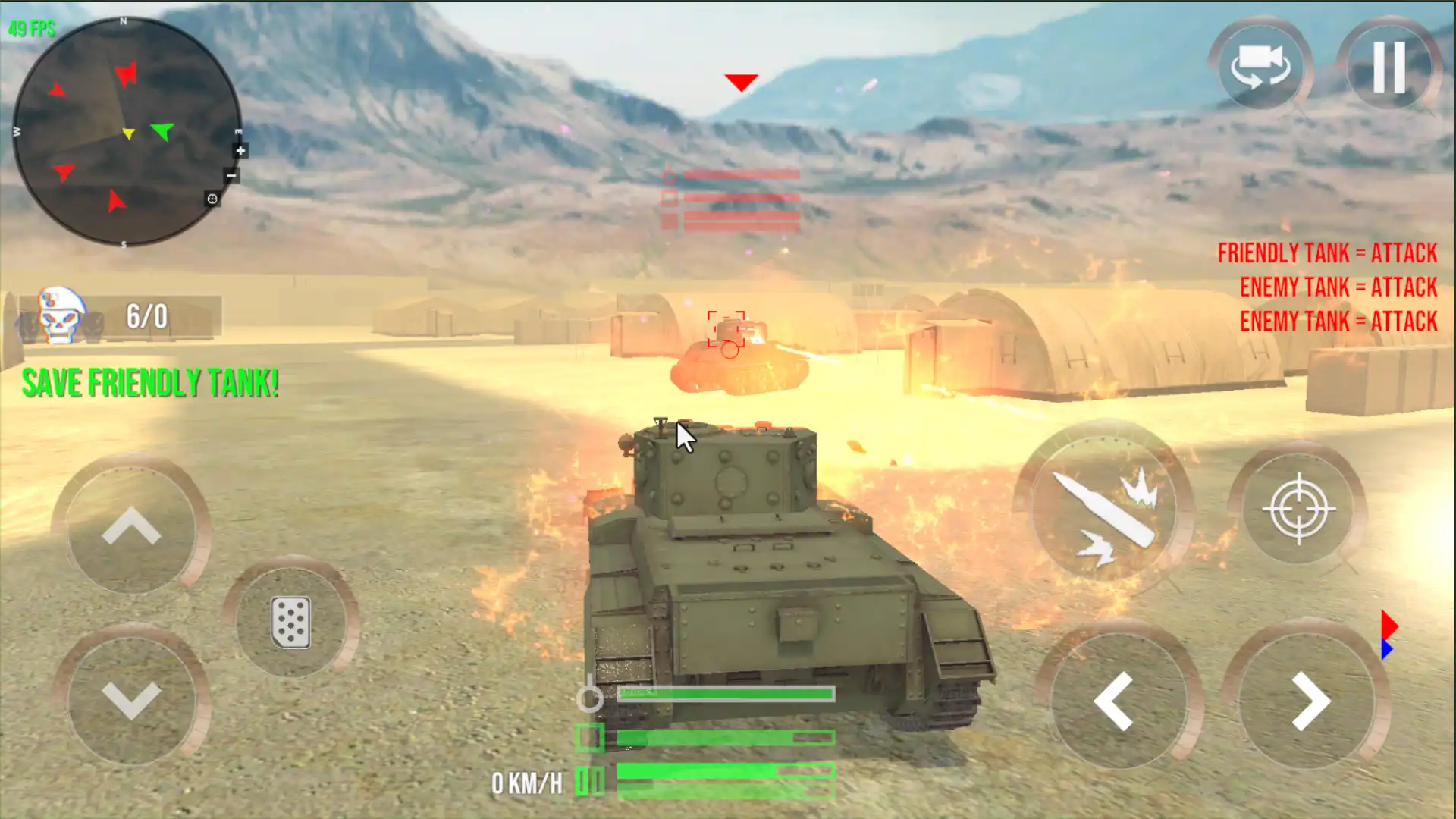Zoom out the minimap with minus
Screen dimensions: 1456x819
232,176
